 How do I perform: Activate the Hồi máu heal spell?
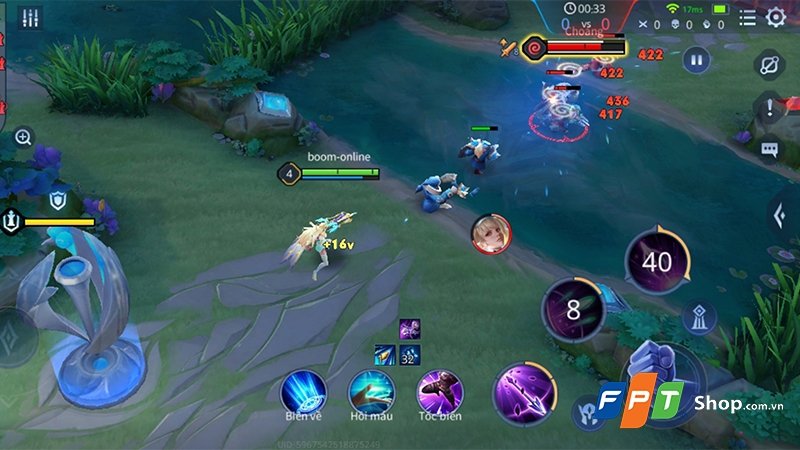click(x=371, y=390)
